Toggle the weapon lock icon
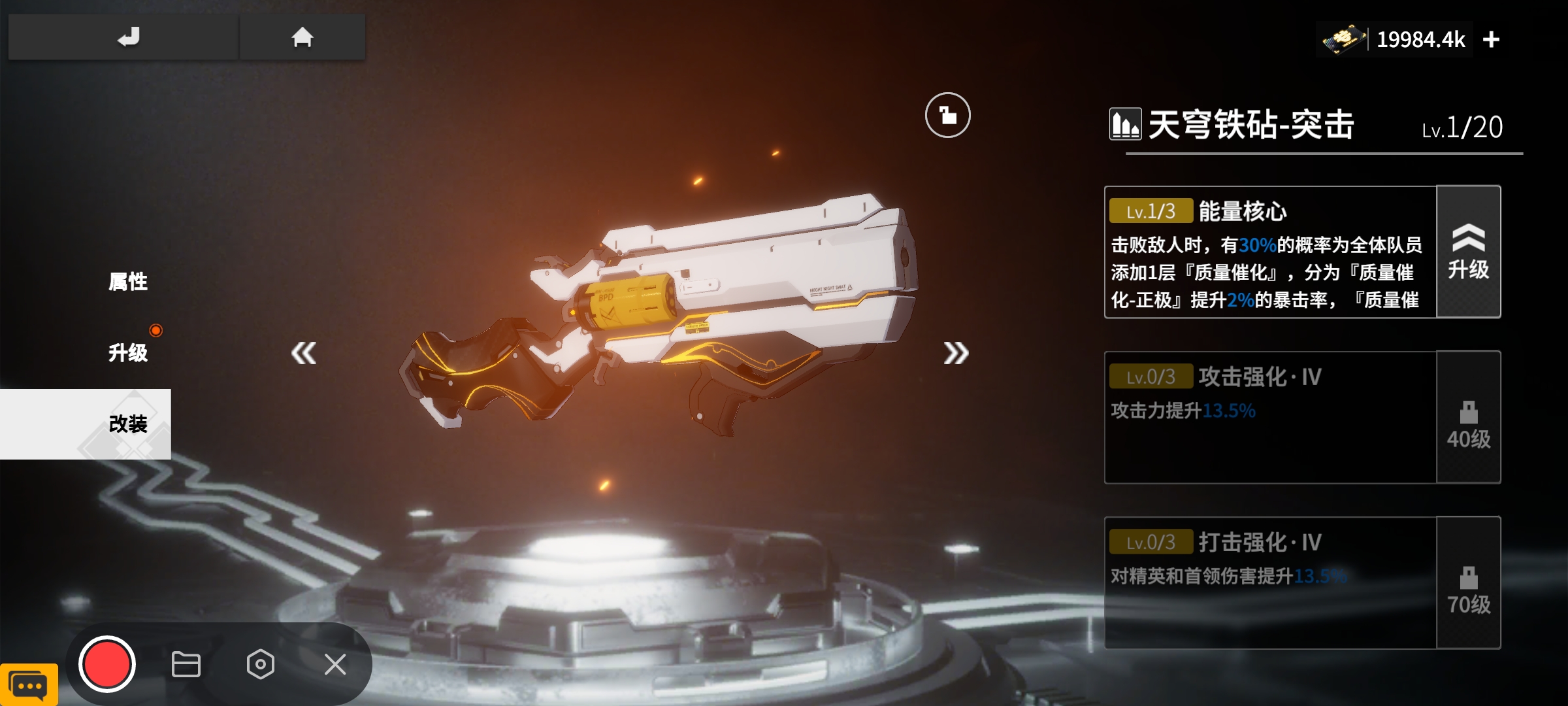The image size is (1568, 706). pos(947,116)
